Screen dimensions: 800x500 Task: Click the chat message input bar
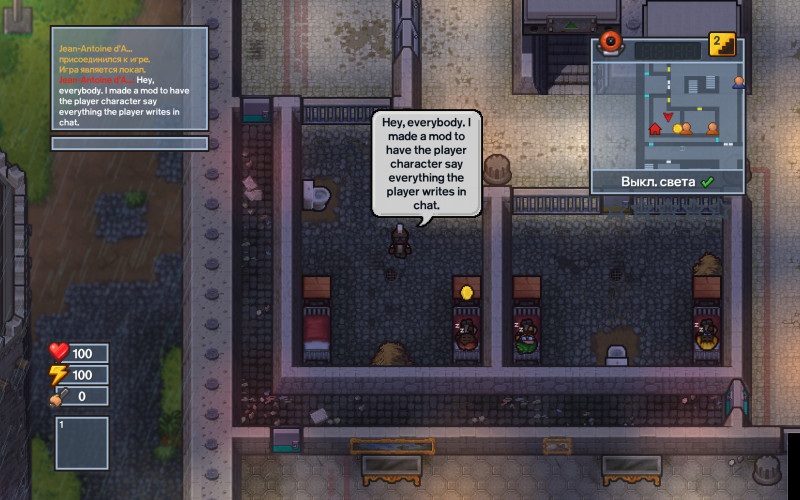pos(130,143)
